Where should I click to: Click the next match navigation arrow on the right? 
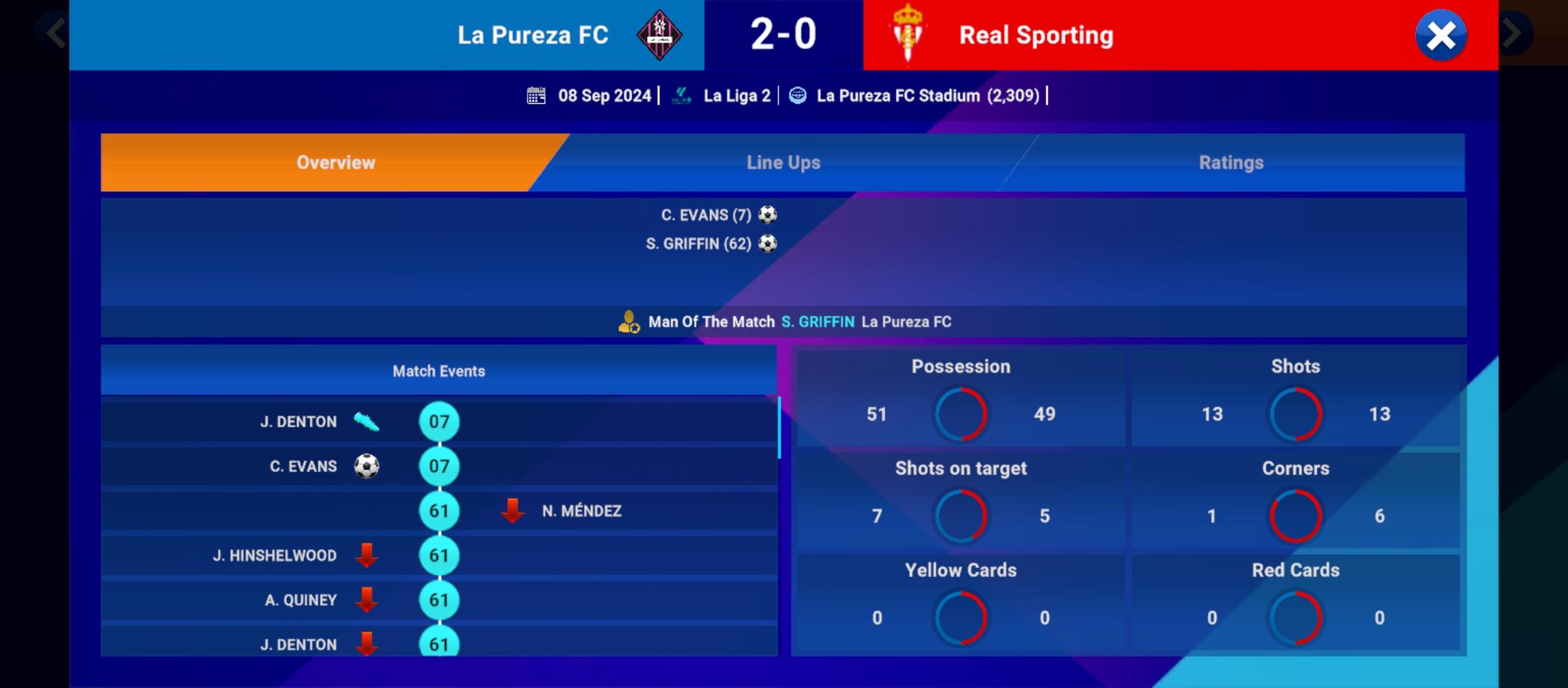click(x=1515, y=32)
